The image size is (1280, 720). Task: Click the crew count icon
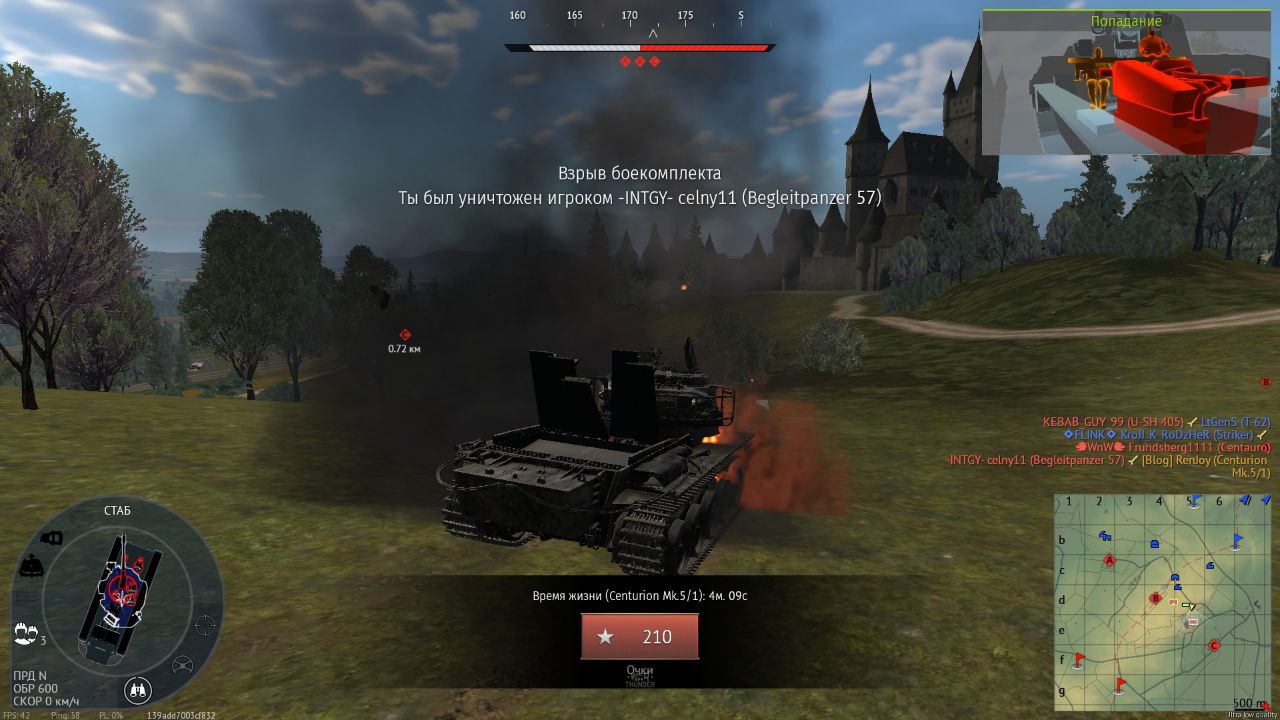26,633
